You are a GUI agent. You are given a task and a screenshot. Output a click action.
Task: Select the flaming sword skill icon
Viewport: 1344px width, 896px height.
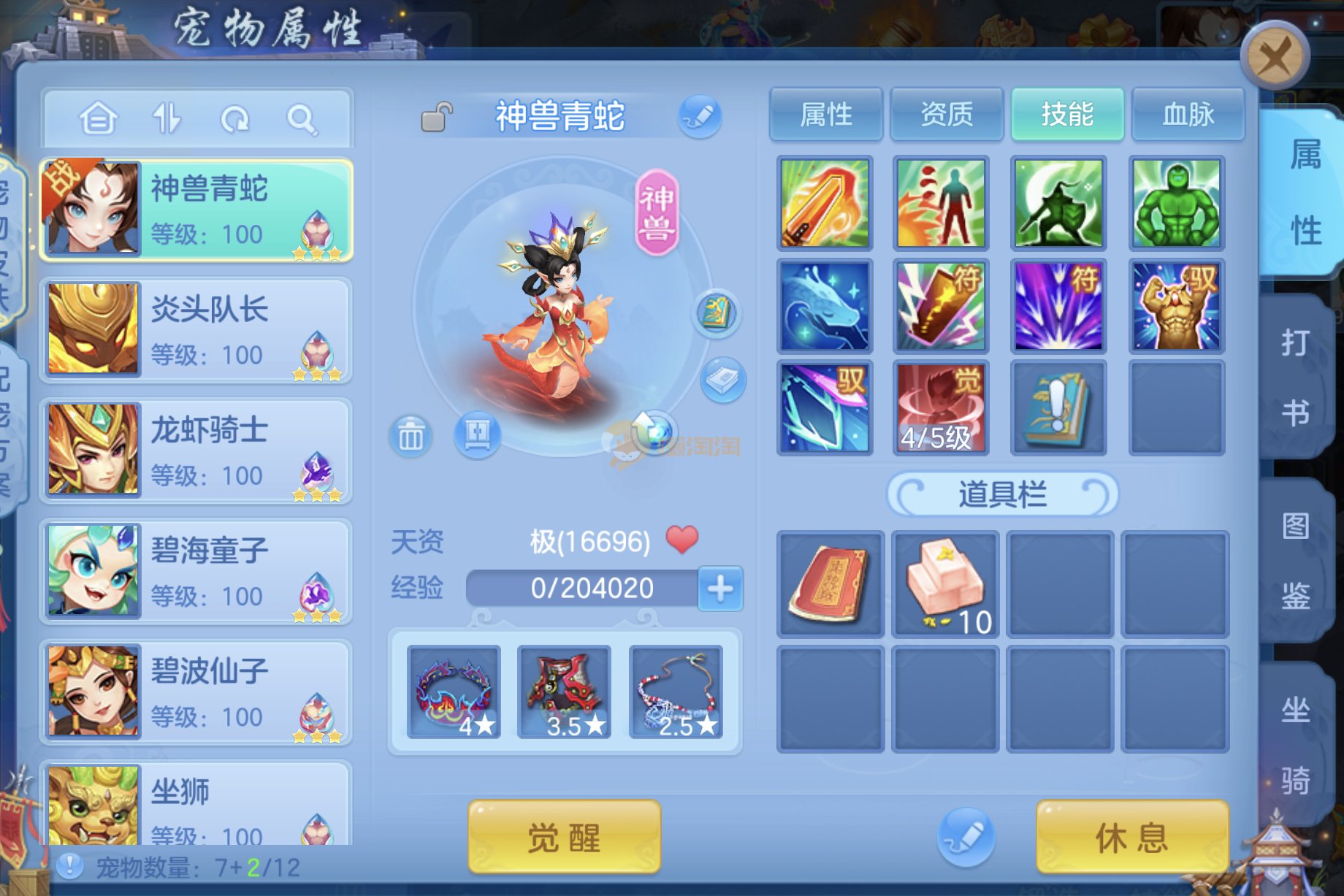tap(825, 203)
